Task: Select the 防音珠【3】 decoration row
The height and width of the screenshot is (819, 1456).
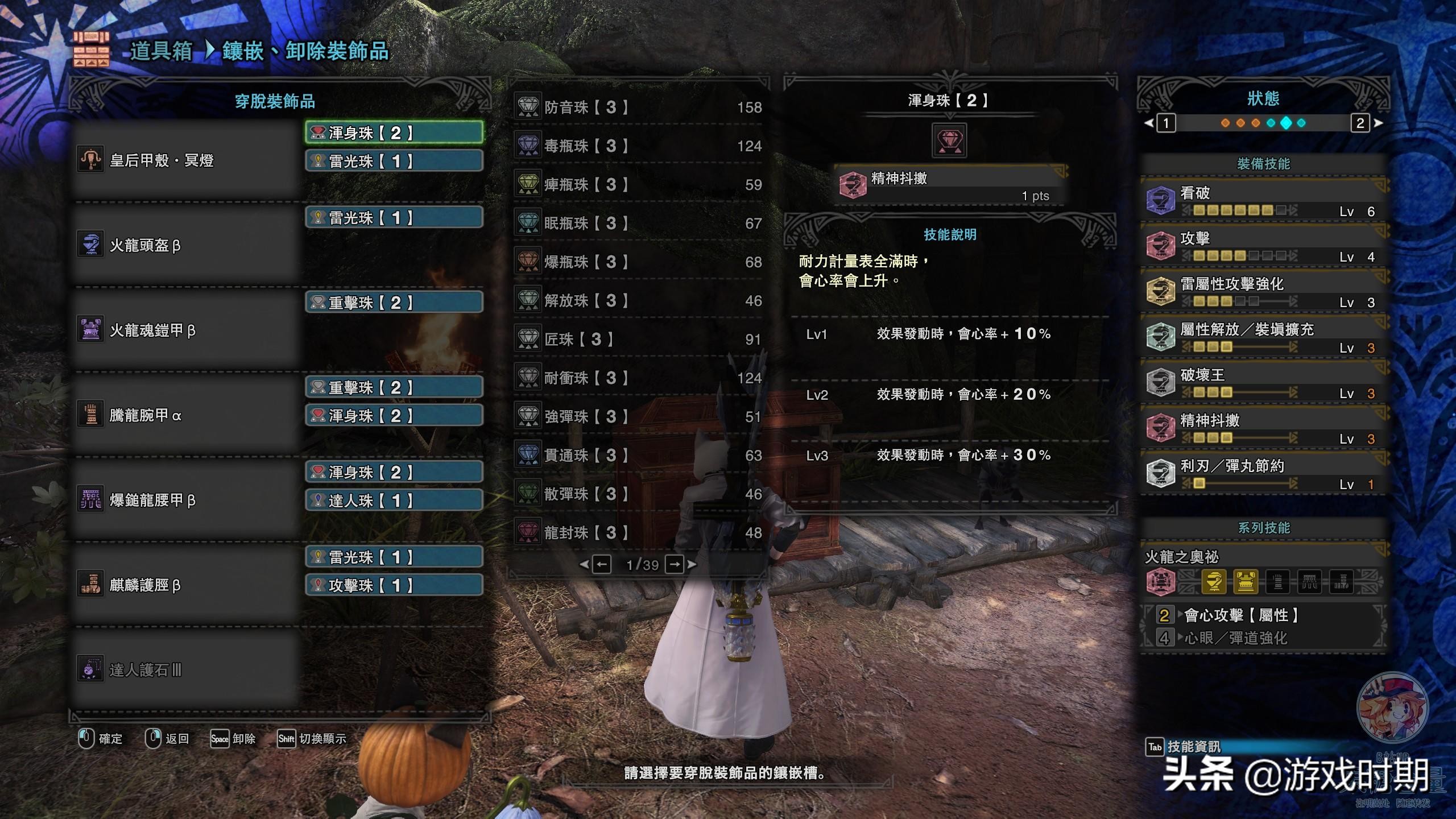Action: click(637, 107)
